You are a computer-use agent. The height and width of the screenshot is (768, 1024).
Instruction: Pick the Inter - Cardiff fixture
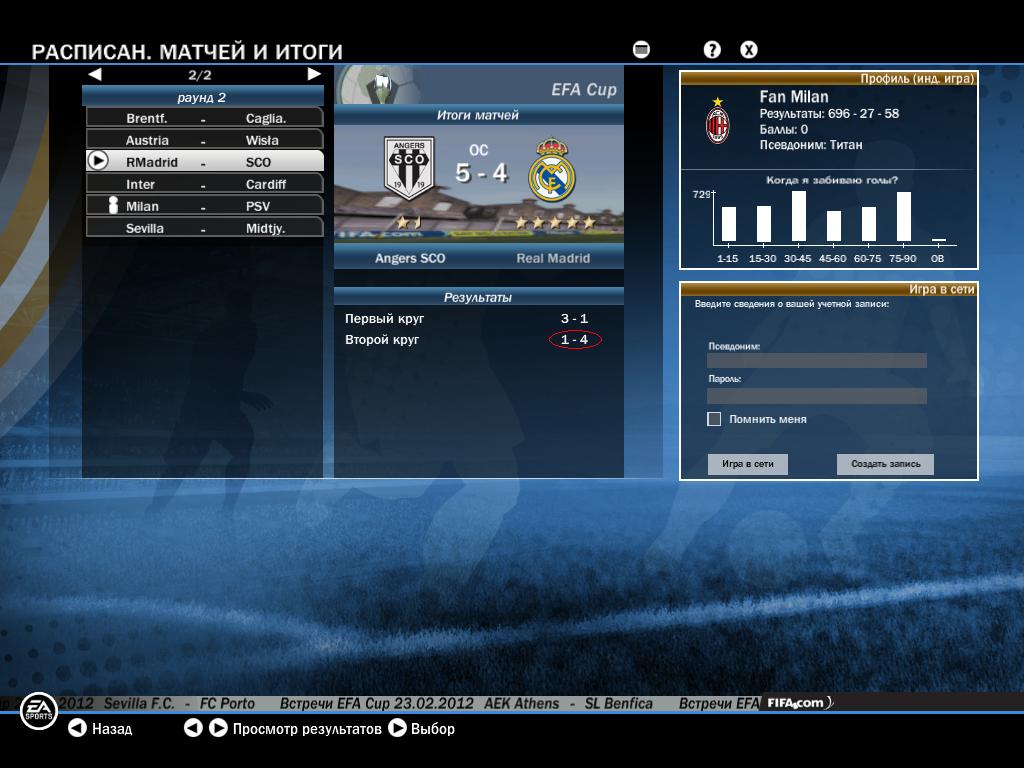pyautogui.click(x=204, y=184)
